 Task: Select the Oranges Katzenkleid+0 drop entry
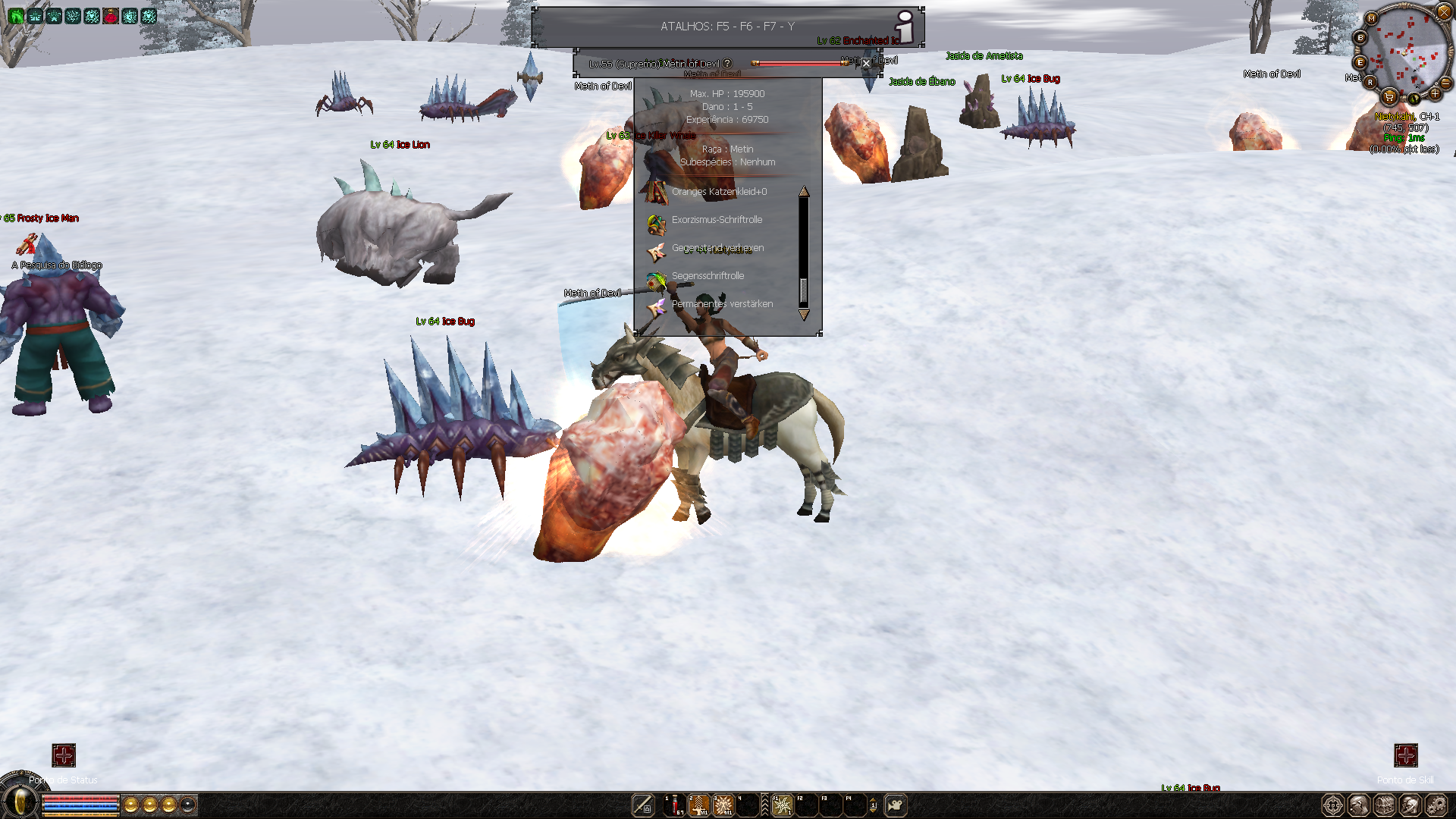718,192
